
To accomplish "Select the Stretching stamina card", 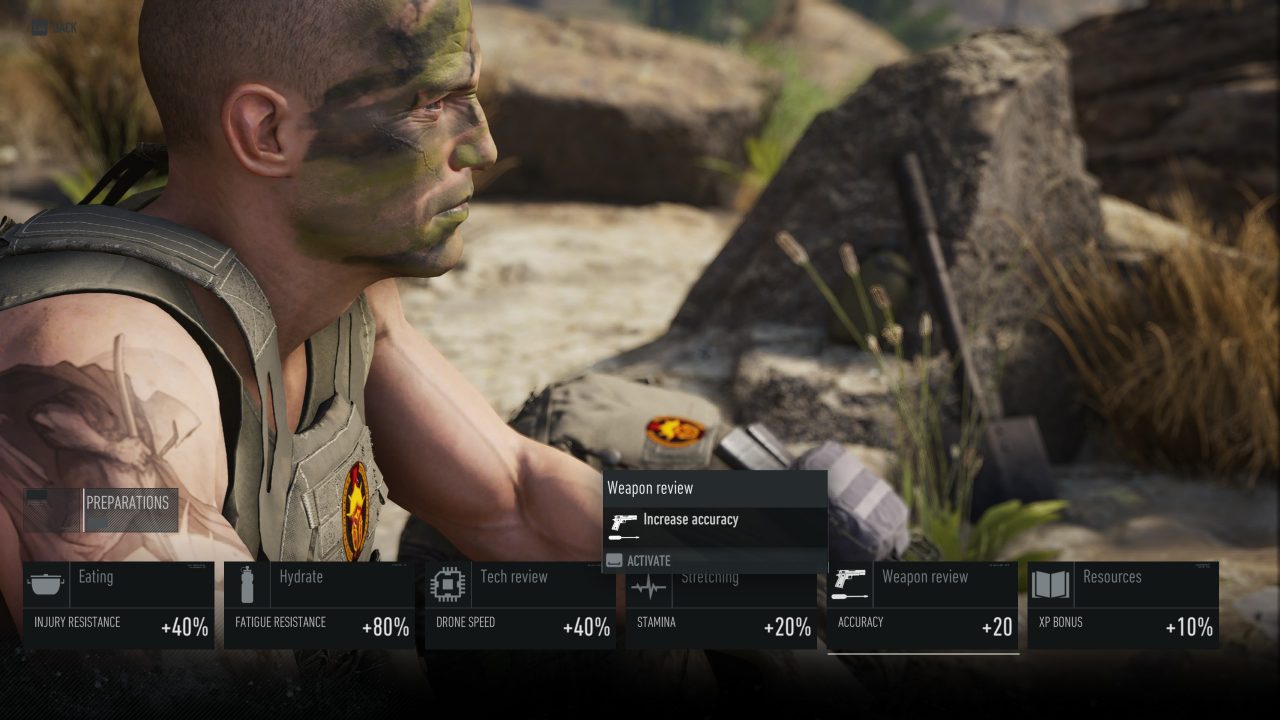I will pos(721,610).
